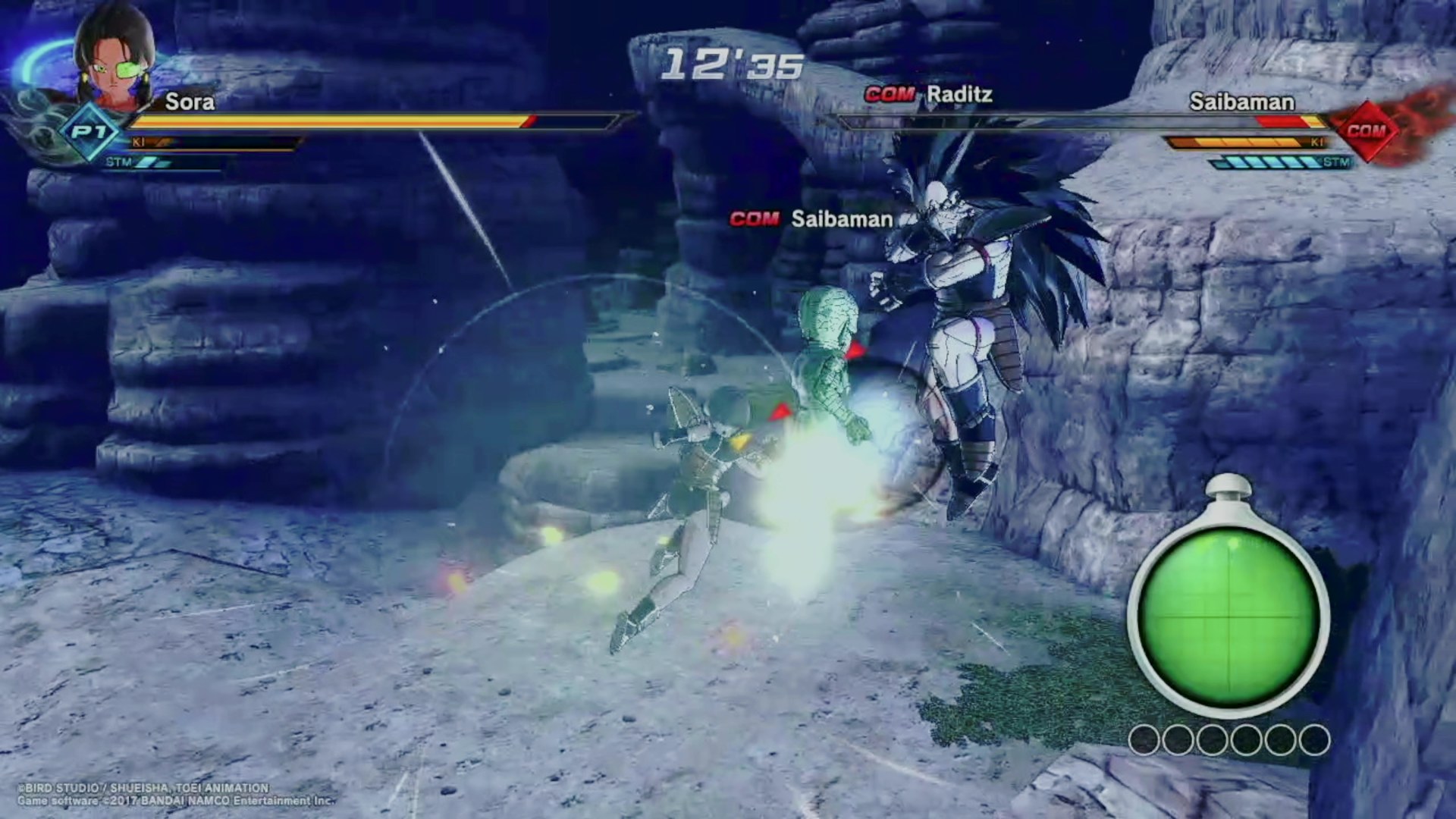Select the Saibaman target name tag
This screenshot has height=819, width=1456.
pos(811,219)
